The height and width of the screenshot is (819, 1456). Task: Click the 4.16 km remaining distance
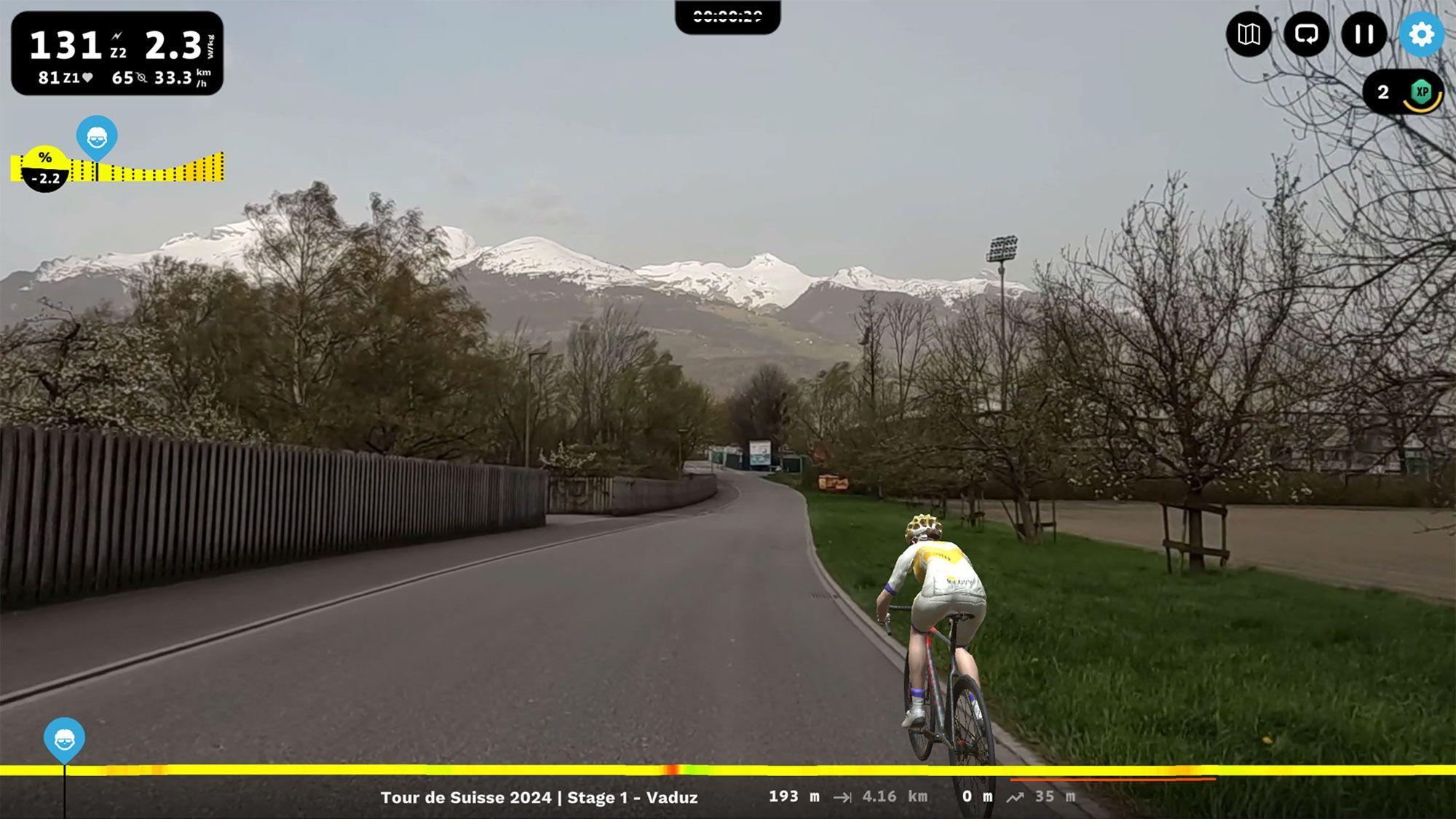(893, 797)
